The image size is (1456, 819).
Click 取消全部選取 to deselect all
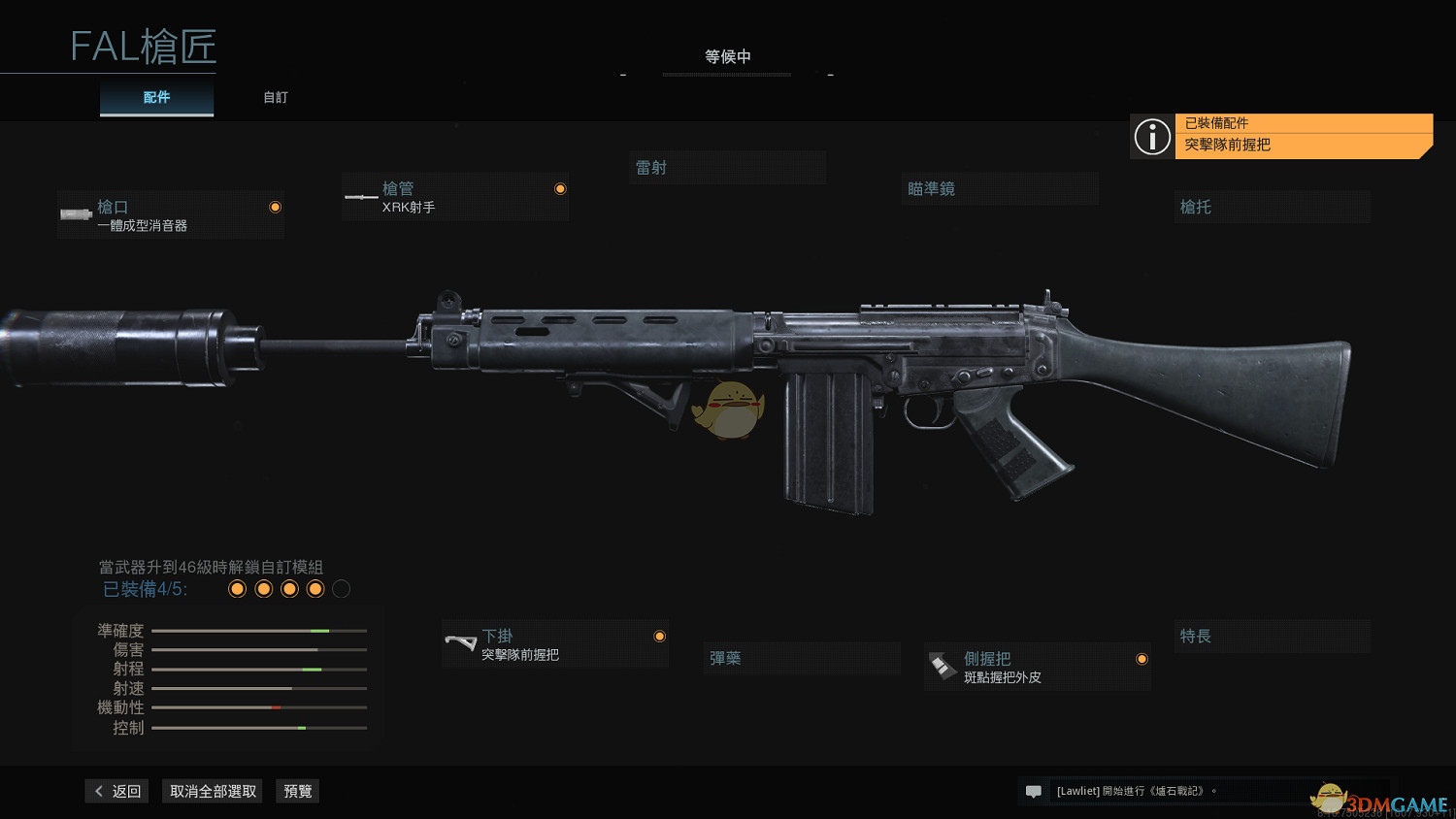click(x=213, y=791)
